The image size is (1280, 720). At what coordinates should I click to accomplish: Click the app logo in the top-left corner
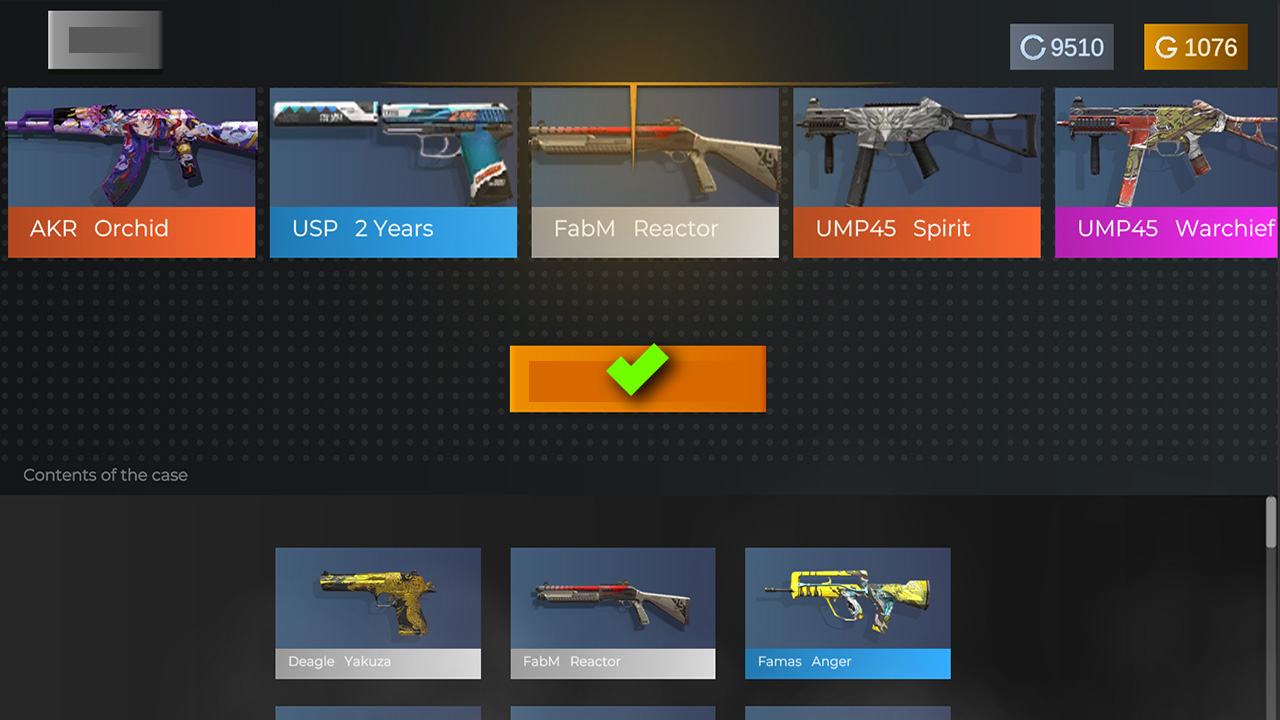click(104, 40)
